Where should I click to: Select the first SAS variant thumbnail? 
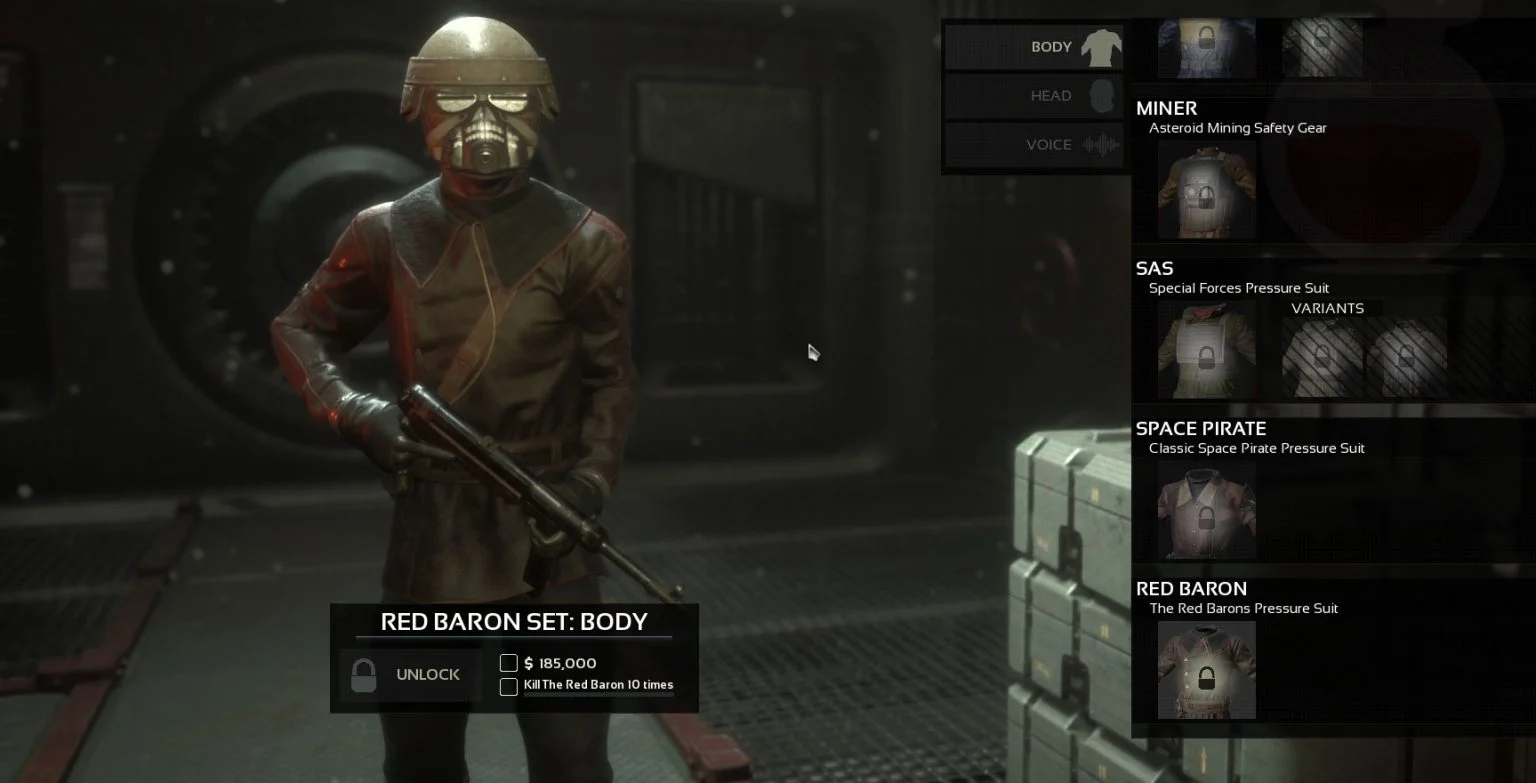[1322, 352]
